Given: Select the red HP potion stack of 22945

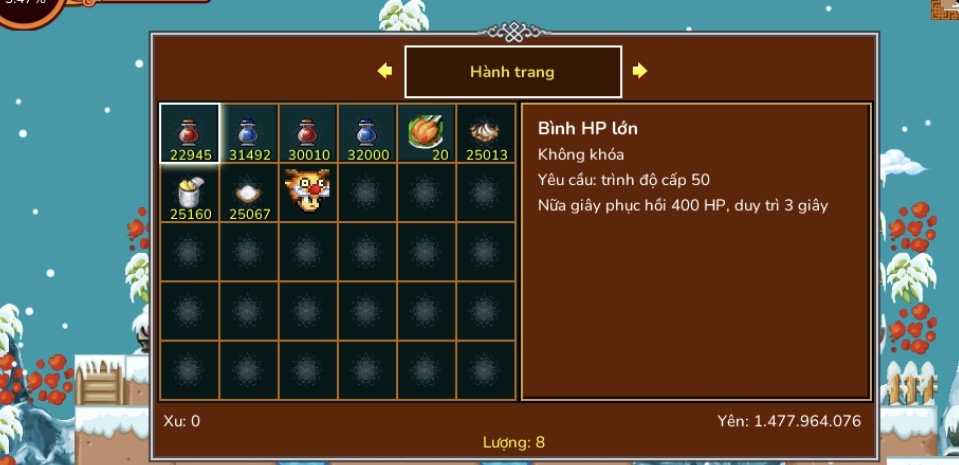Looking at the screenshot, I should 189,133.
